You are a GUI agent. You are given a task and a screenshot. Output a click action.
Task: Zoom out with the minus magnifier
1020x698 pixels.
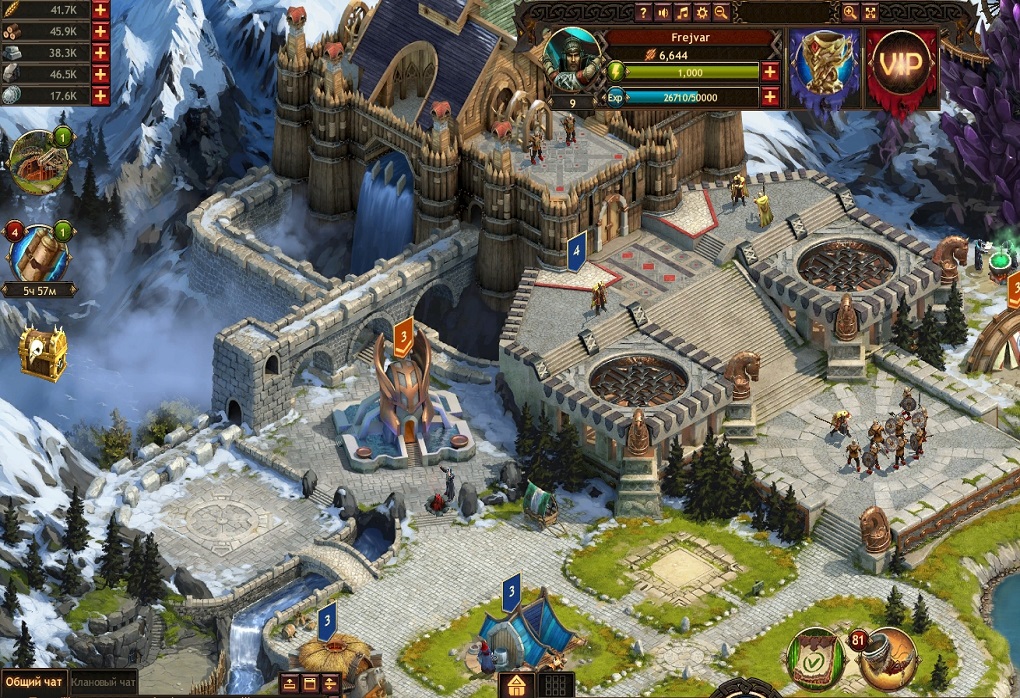(721, 13)
